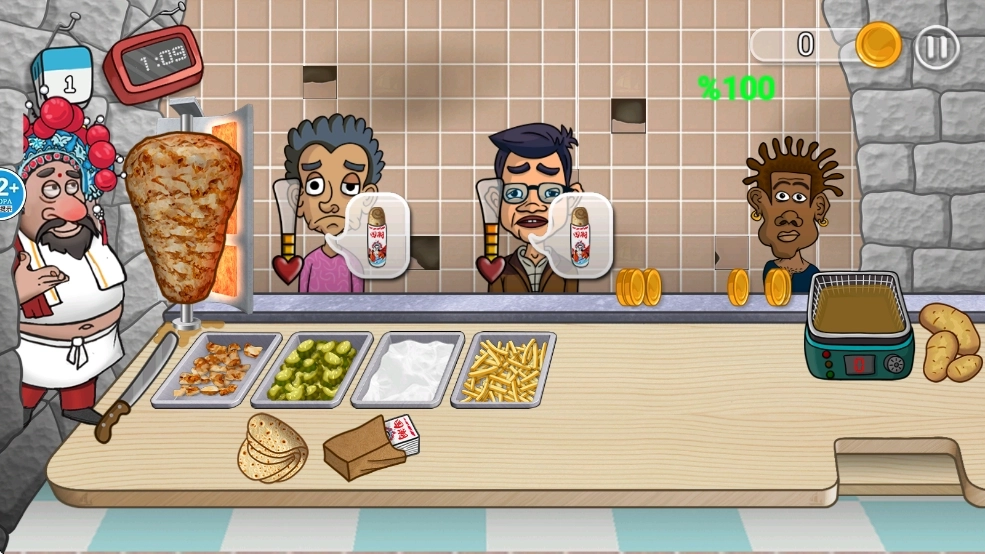Grab fries from the french fries tray

point(504,368)
